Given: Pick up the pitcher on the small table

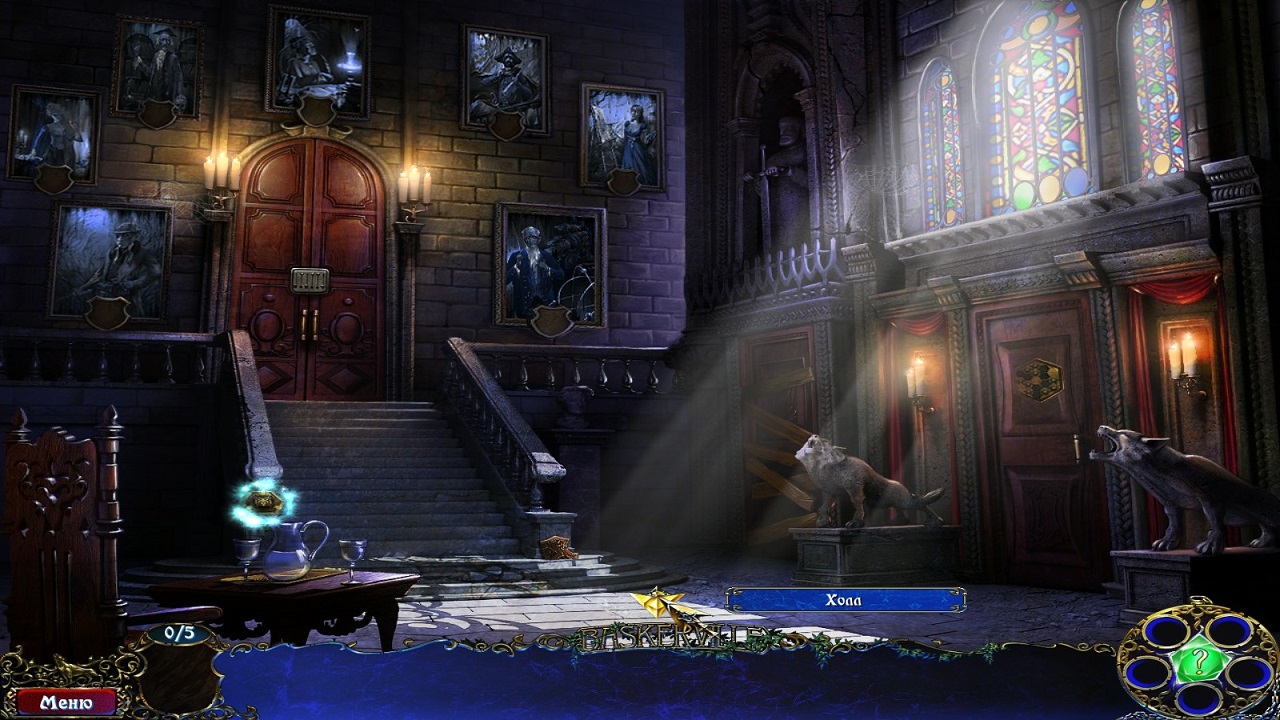Looking at the screenshot, I should [x=290, y=549].
